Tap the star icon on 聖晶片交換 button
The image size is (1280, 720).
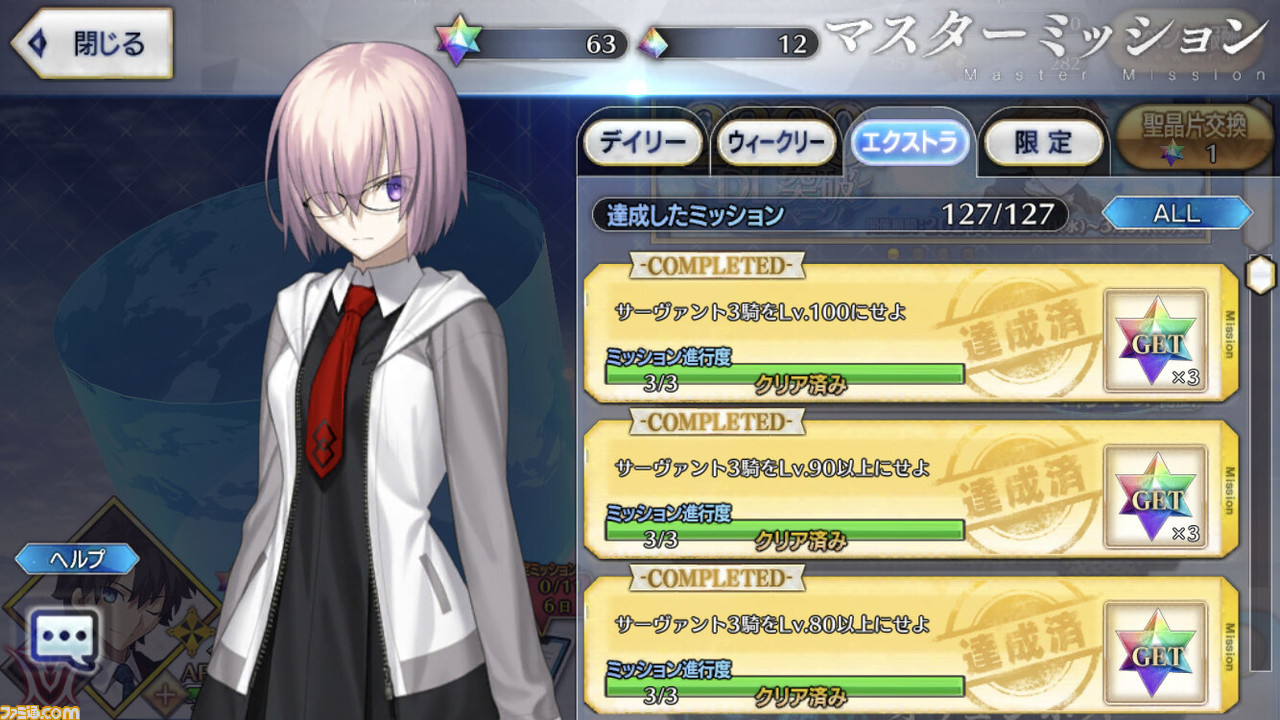[x=1170, y=153]
